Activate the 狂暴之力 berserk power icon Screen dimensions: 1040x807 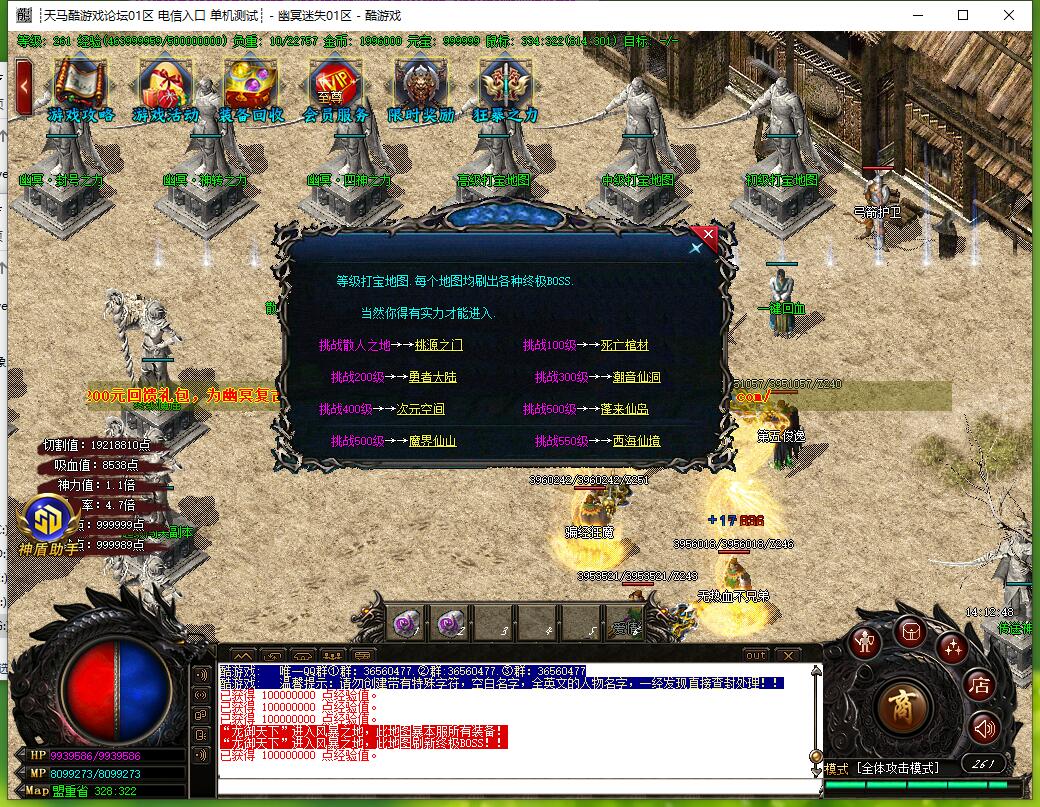pyautogui.click(x=505, y=86)
